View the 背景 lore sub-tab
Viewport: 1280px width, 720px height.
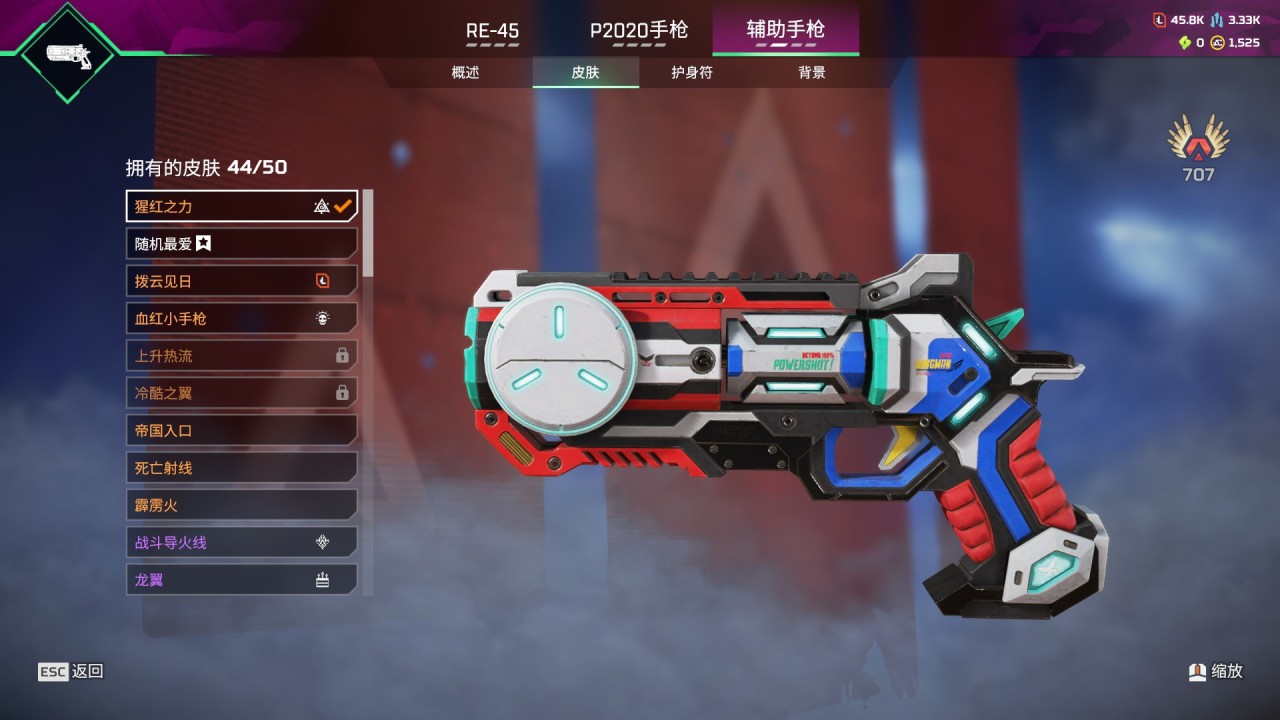coord(812,72)
